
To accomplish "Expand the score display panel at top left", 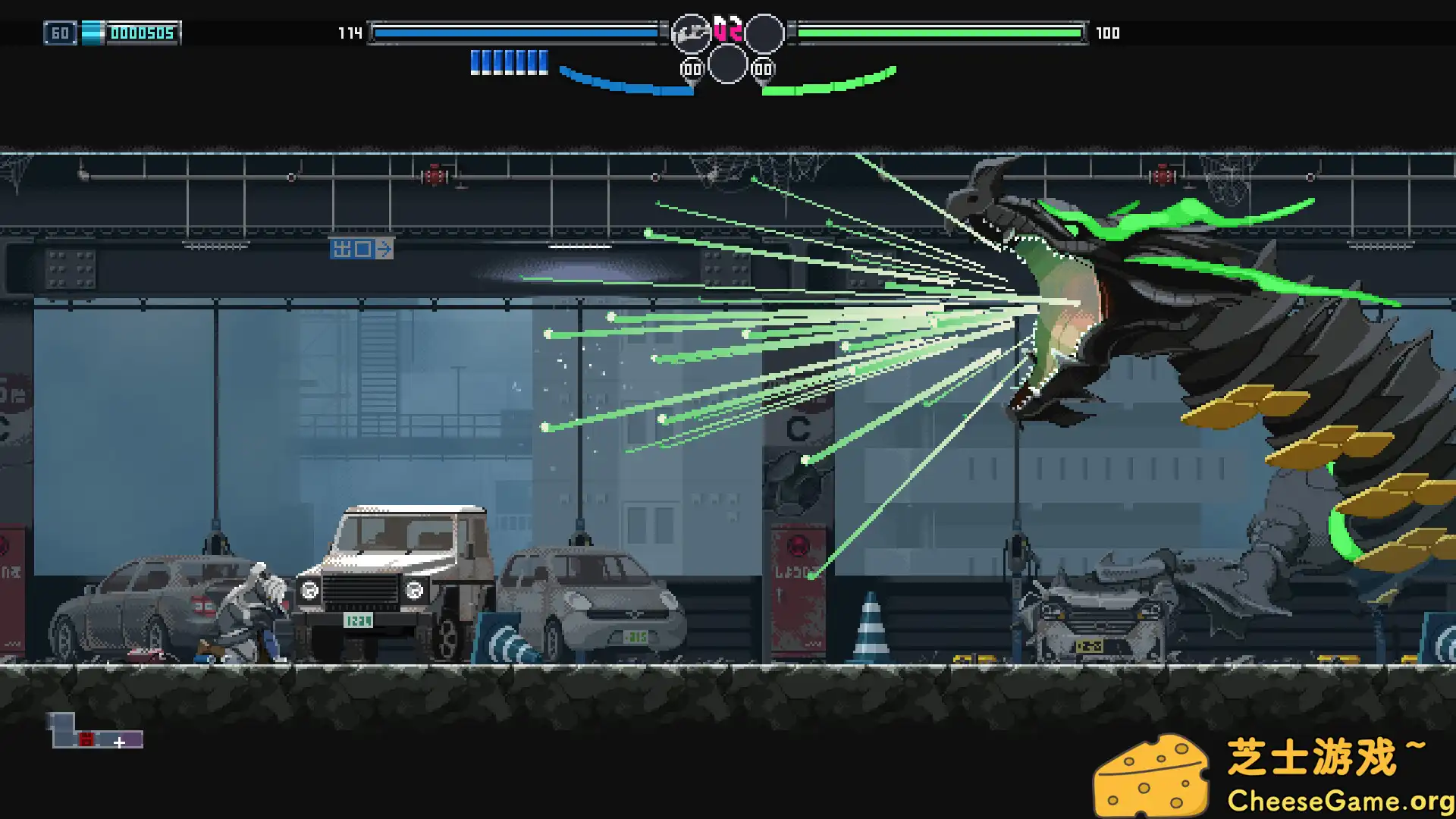I will point(141,33).
